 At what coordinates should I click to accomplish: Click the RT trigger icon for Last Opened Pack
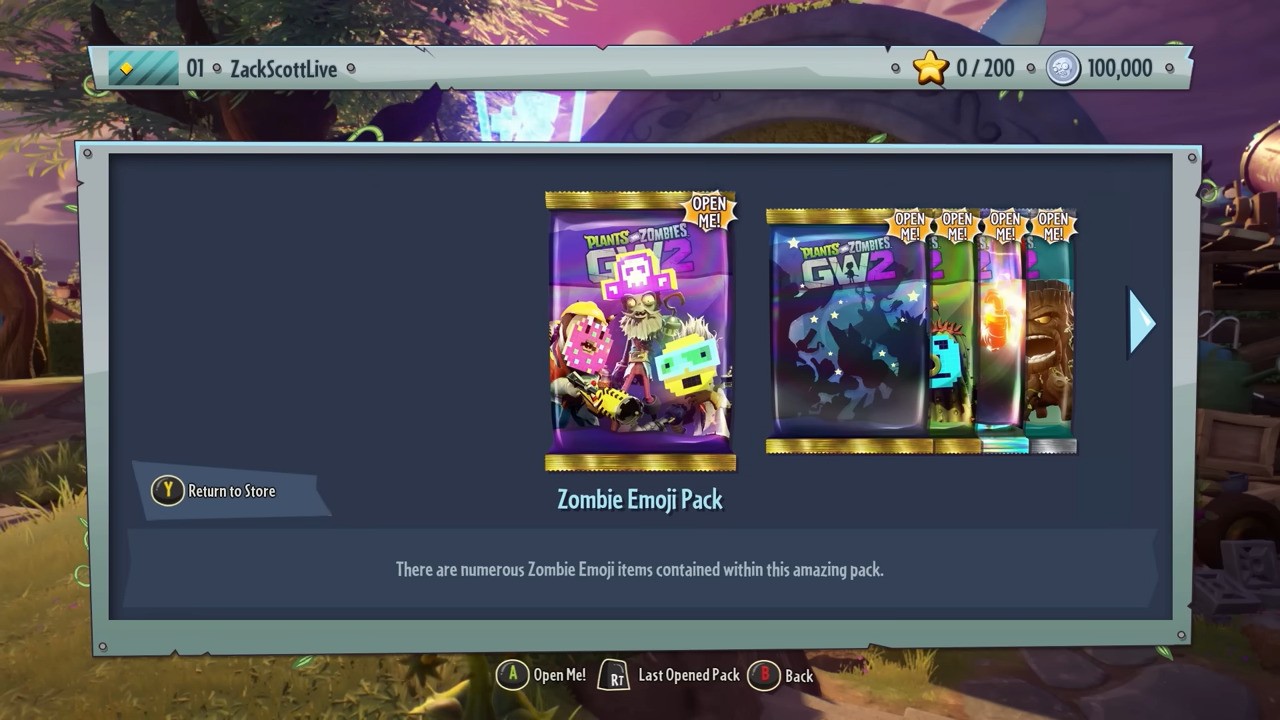[613, 675]
